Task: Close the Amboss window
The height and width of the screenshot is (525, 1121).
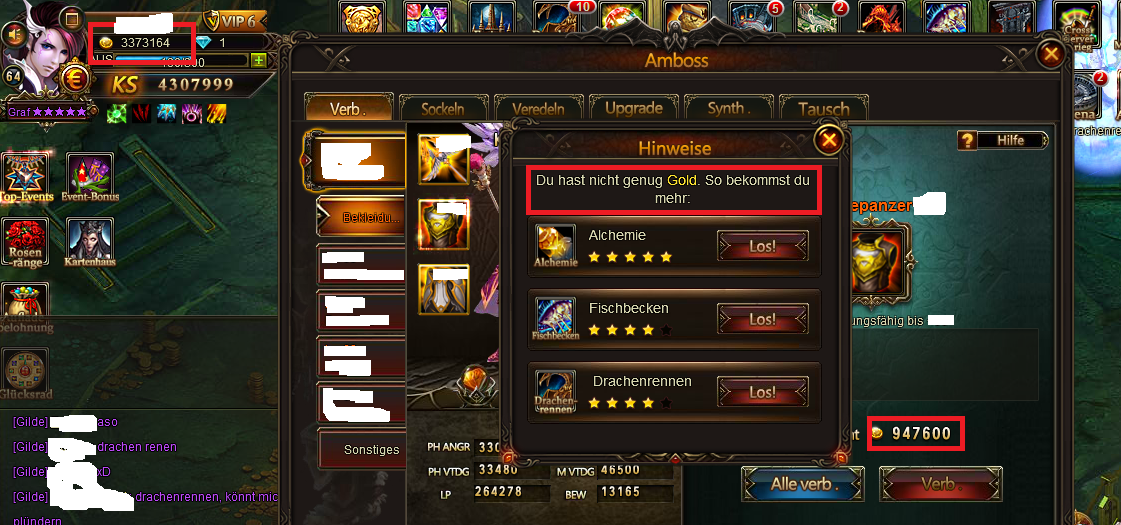Action: coord(1051,54)
